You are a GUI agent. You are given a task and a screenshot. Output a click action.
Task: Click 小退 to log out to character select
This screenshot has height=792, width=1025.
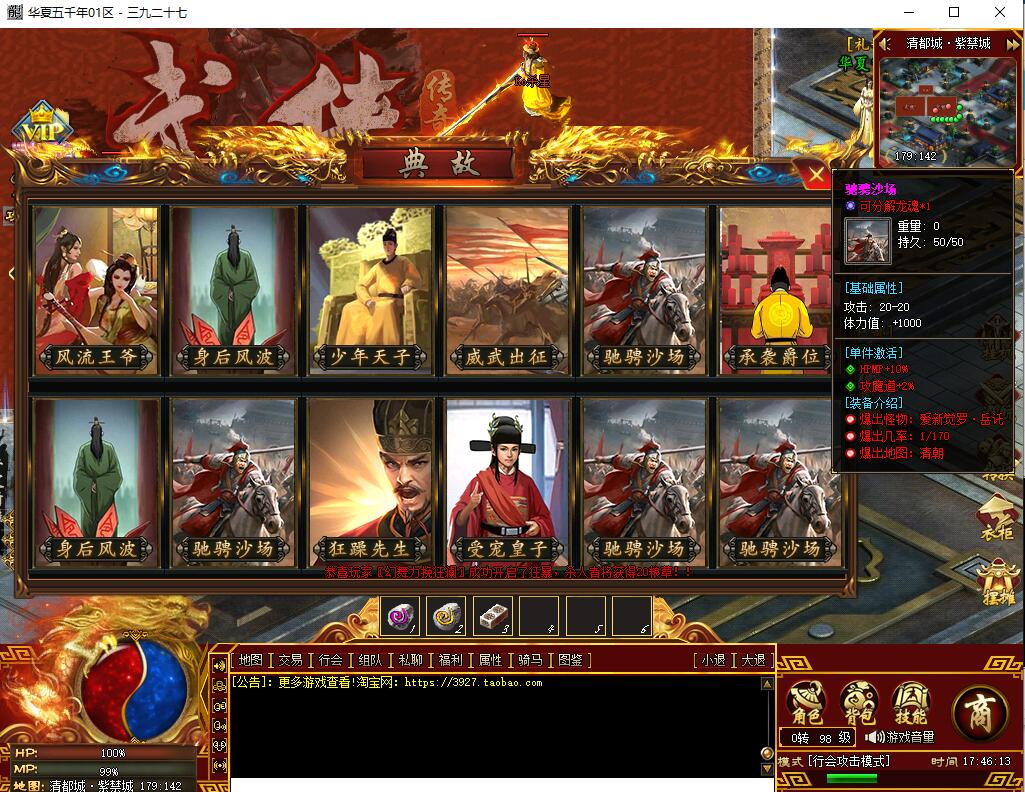click(713, 660)
